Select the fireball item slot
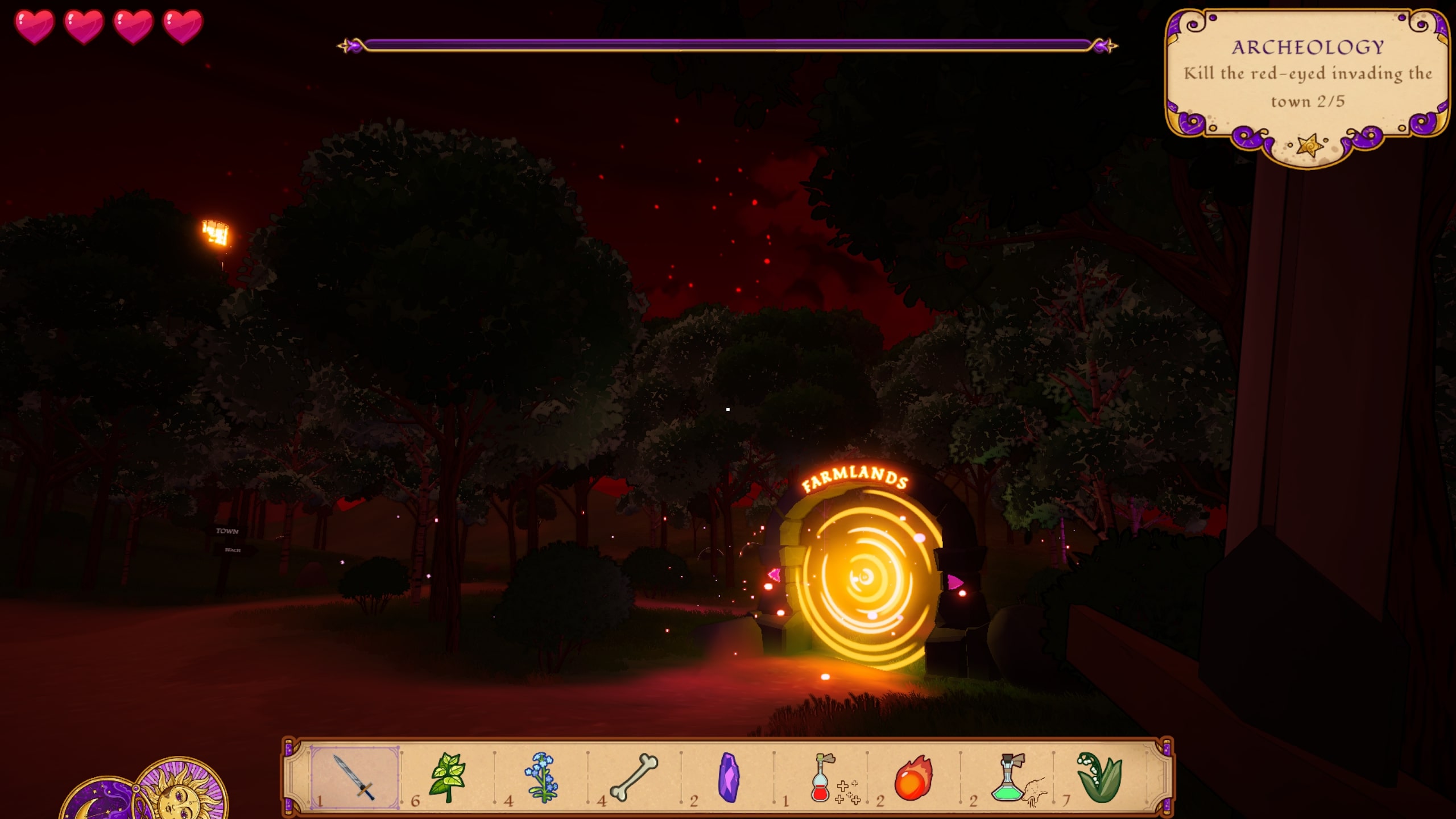The height and width of the screenshot is (819, 1456). [x=913, y=777]
